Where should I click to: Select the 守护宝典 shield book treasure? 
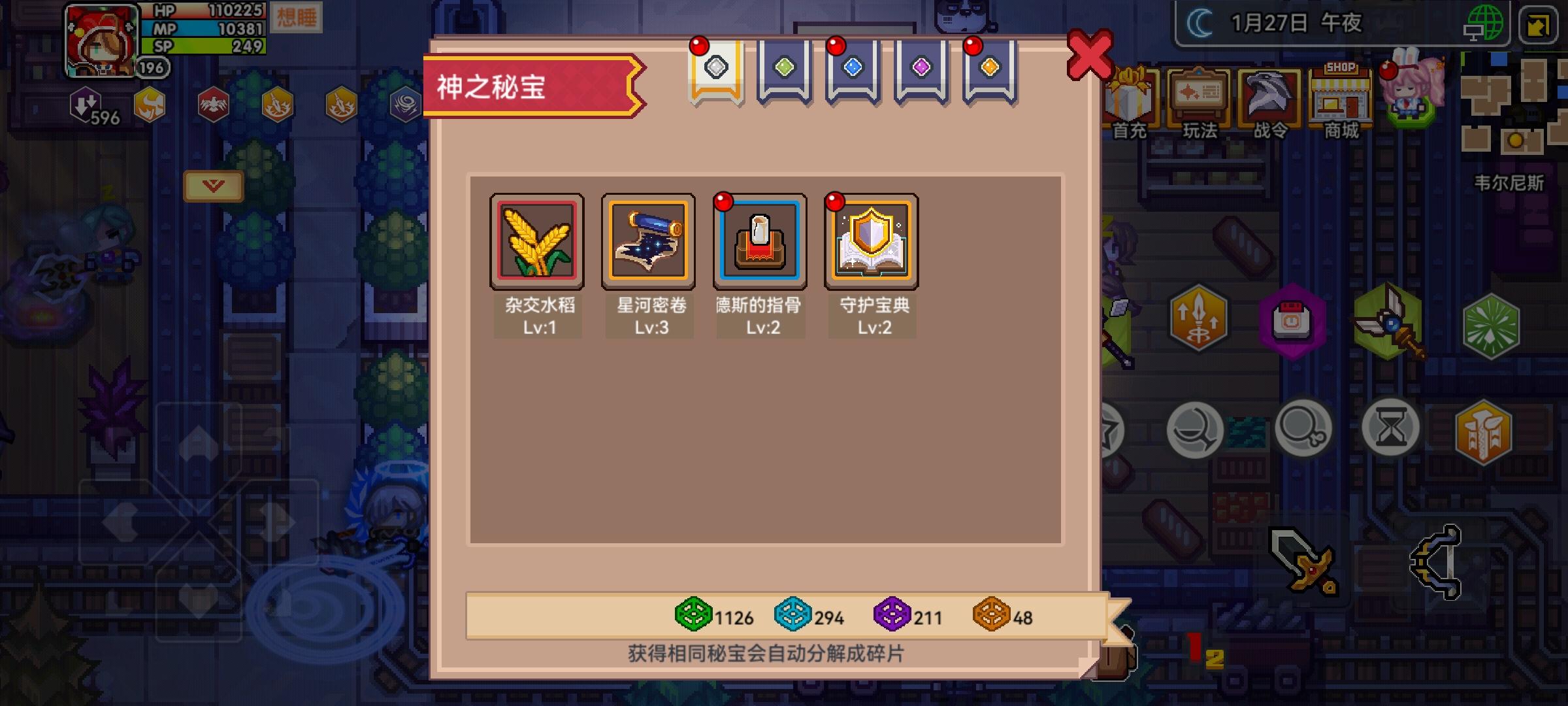click(872, 240)
